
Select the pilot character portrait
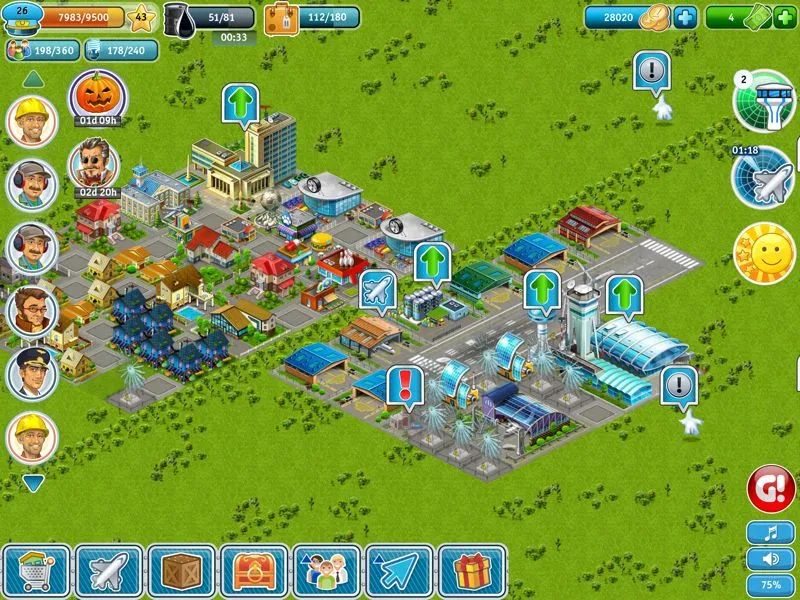pos(32,374)
